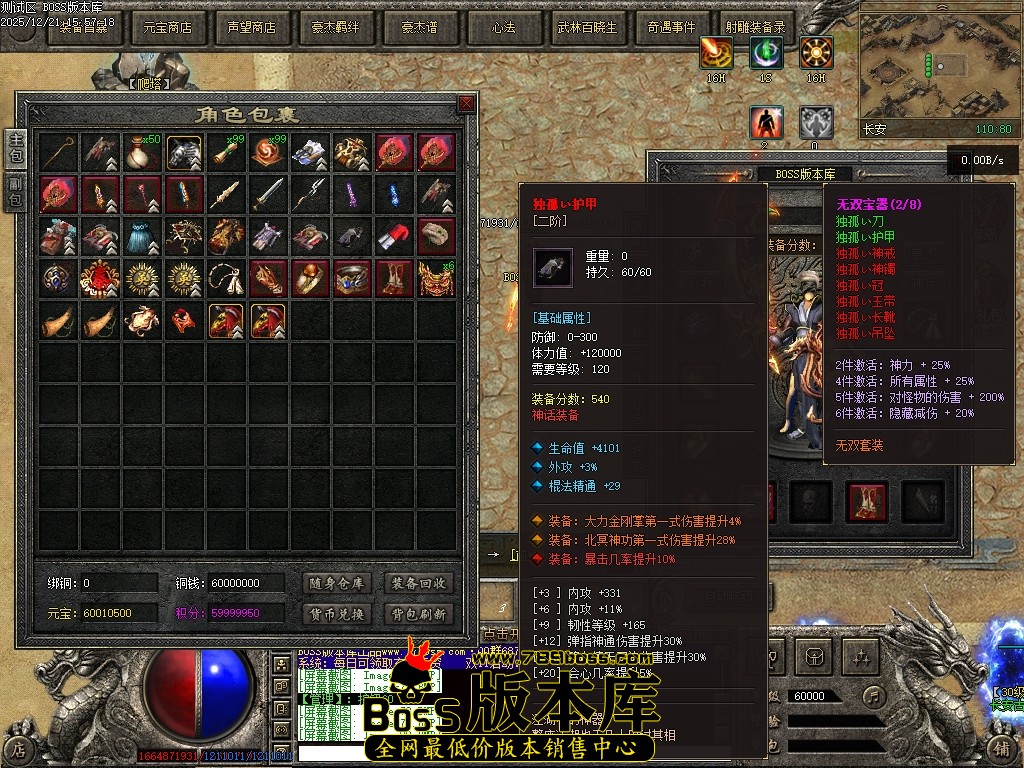Open the 奇遇事件 menu

pos(671,28)
